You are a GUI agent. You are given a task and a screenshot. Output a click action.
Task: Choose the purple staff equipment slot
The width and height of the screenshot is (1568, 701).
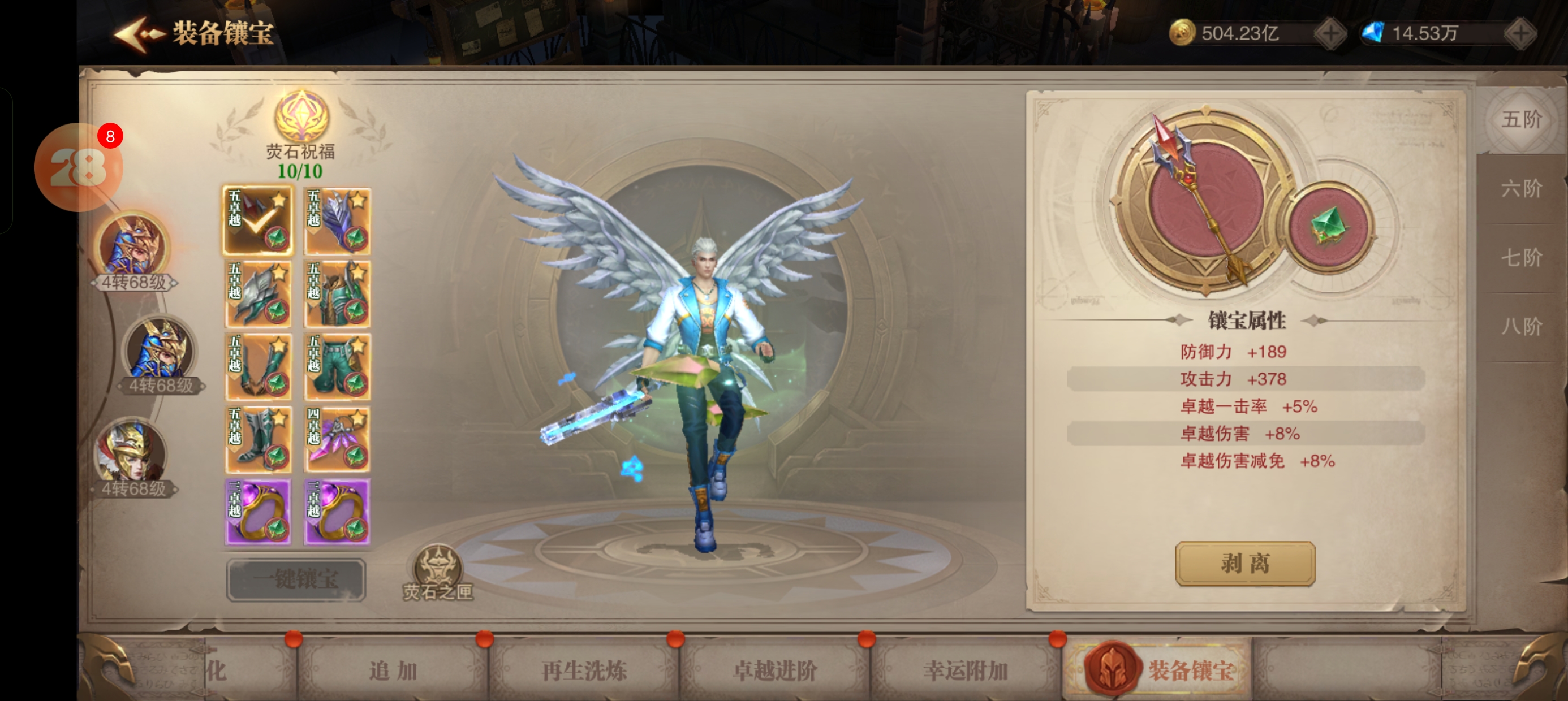click(337, 439)
